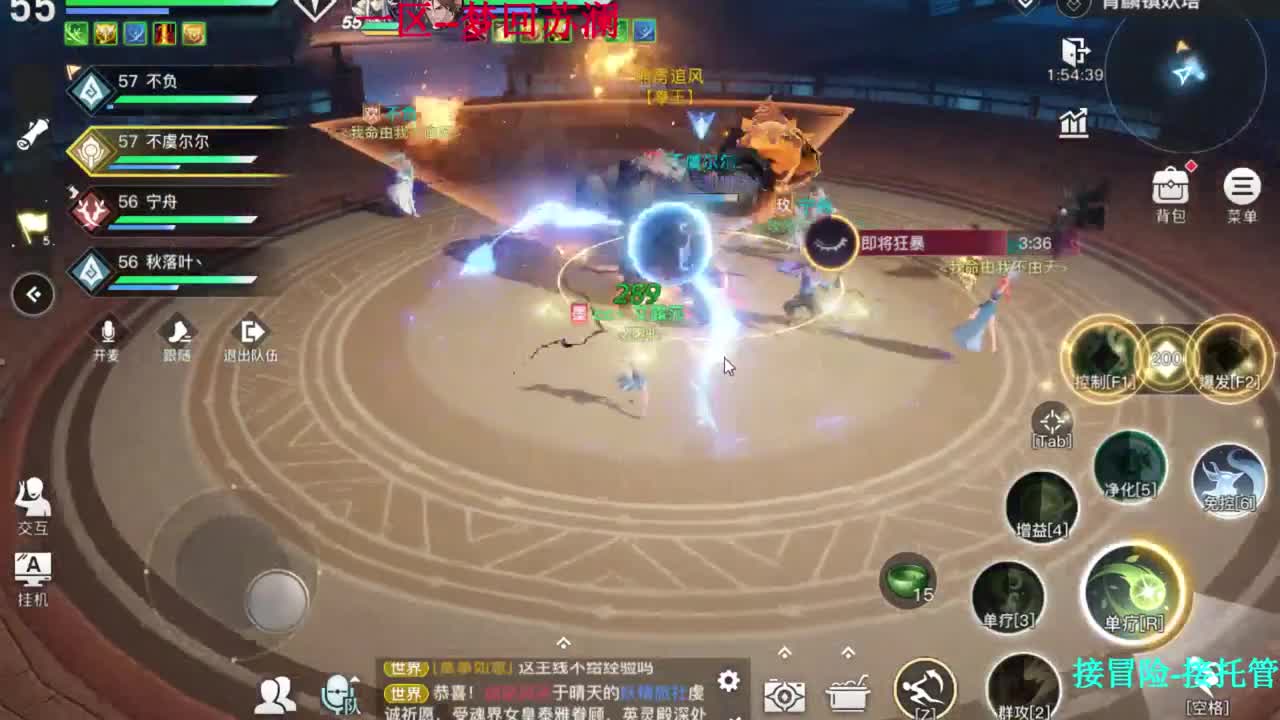
Task: Use the 增益[4] buff skill
Action: (1042, 505)
